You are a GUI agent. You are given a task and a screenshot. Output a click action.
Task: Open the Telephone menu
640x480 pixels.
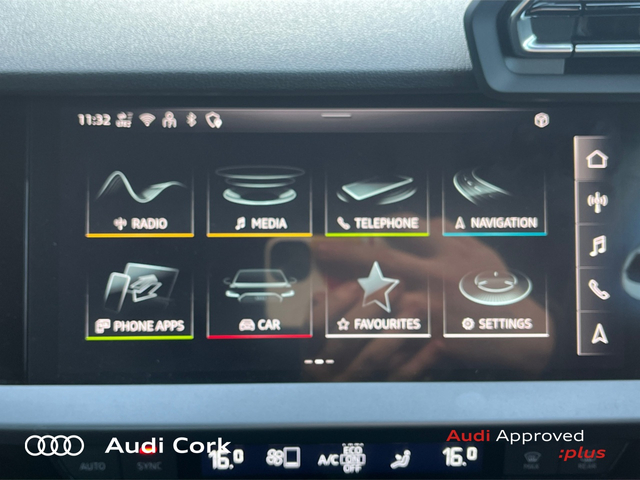coord(377,201)
